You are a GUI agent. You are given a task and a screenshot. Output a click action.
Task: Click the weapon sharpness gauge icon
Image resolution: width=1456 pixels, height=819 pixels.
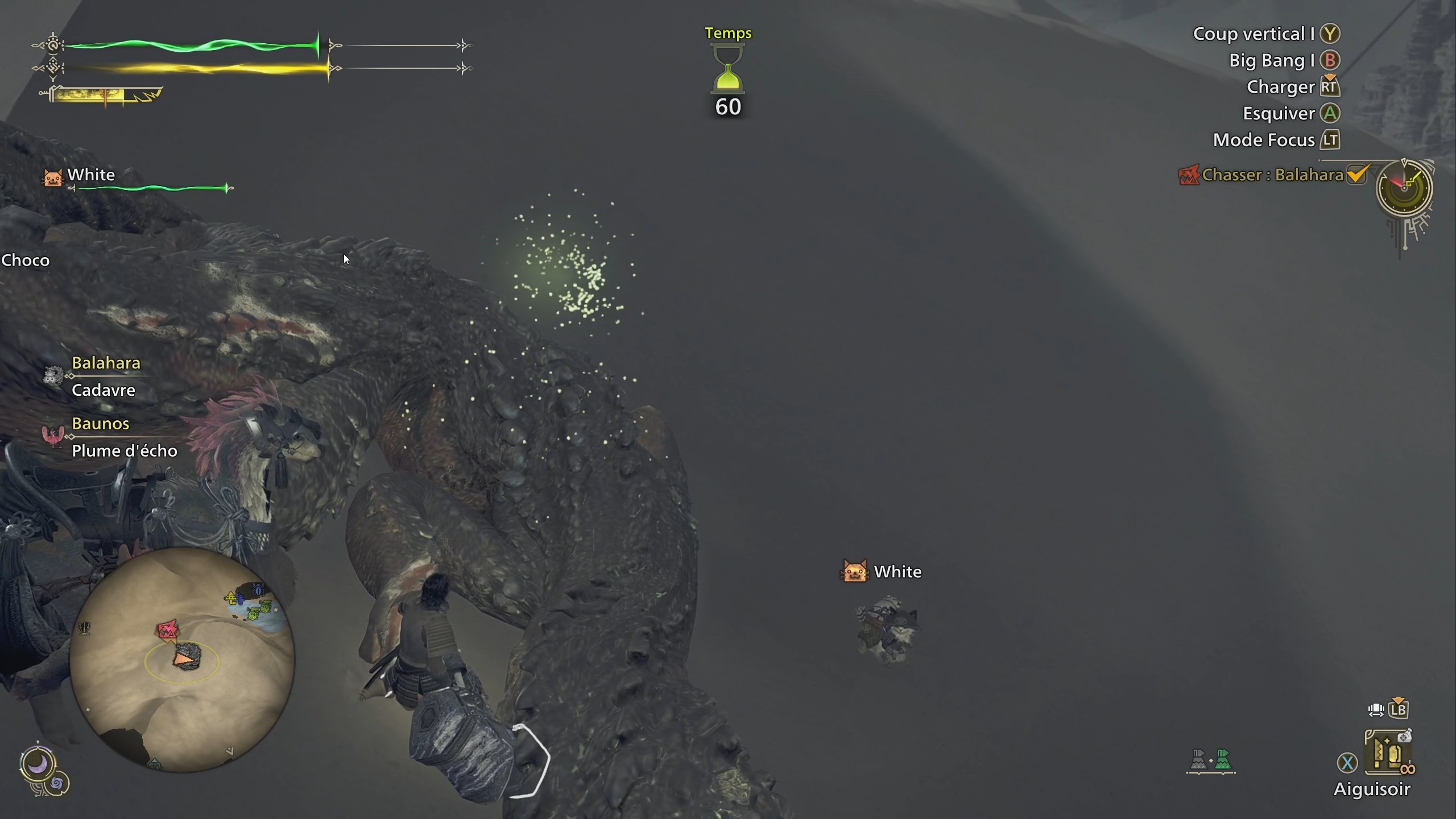tap(102, 95)
